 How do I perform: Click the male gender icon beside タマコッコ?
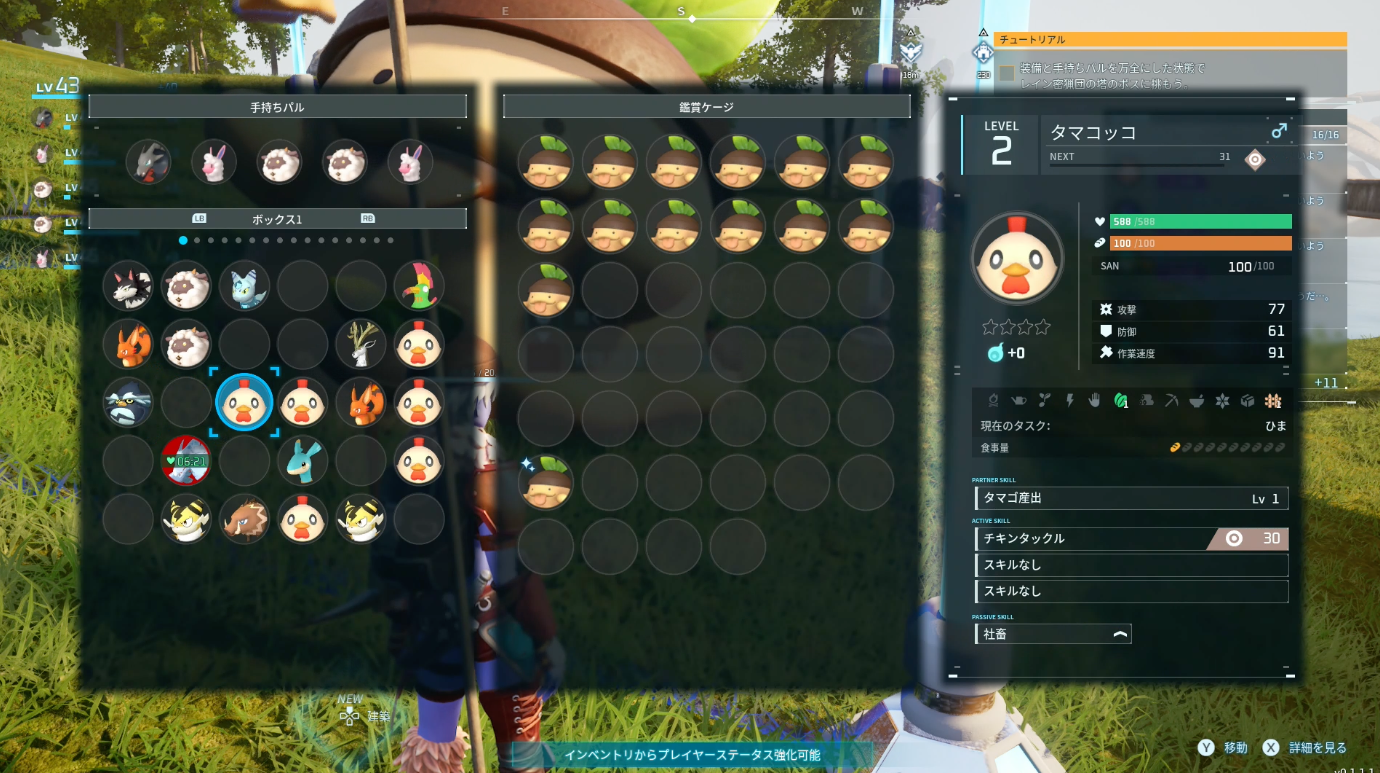(x=1279, y=133)
